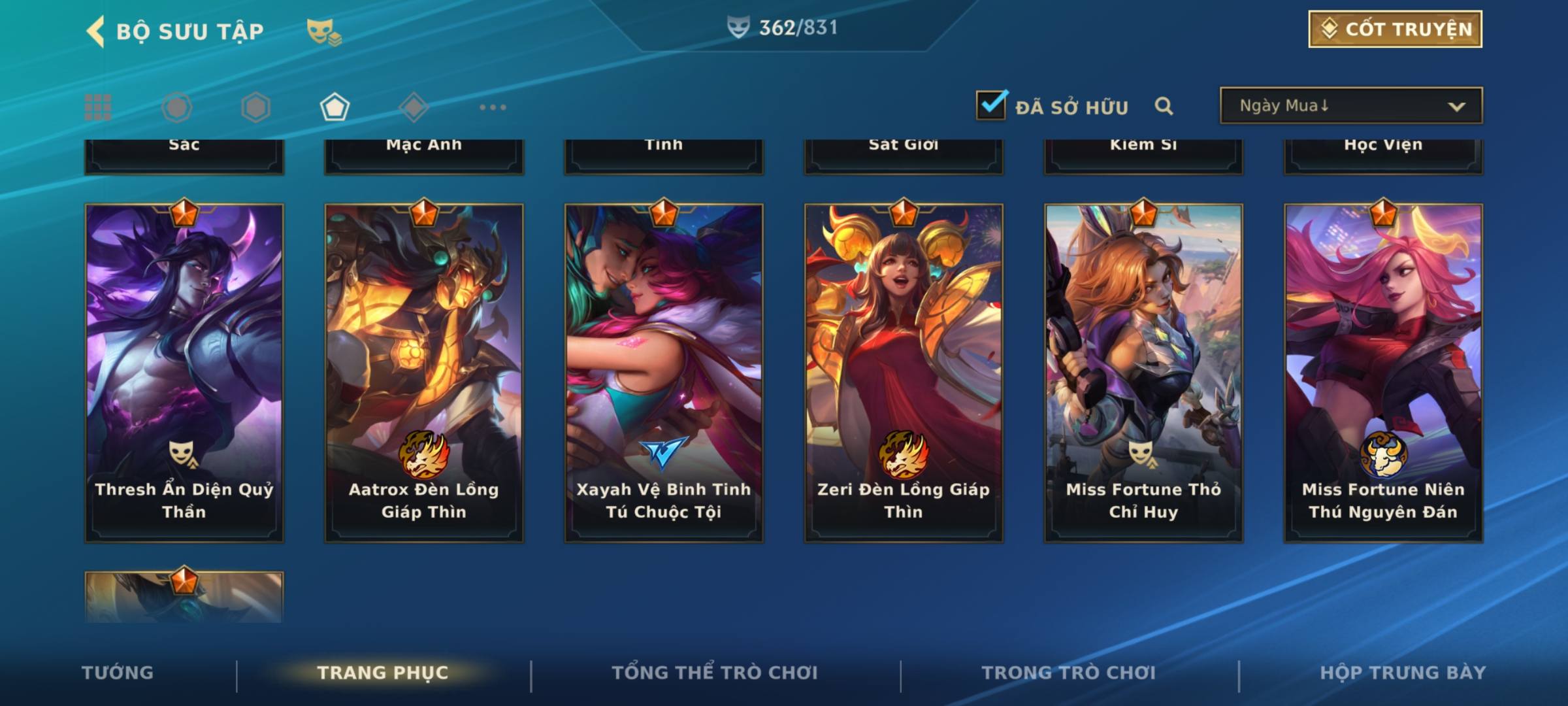Select the pentagon rarity filter
The height and width of the screenshot is (706, 1568).
click(x=335, y=107)
